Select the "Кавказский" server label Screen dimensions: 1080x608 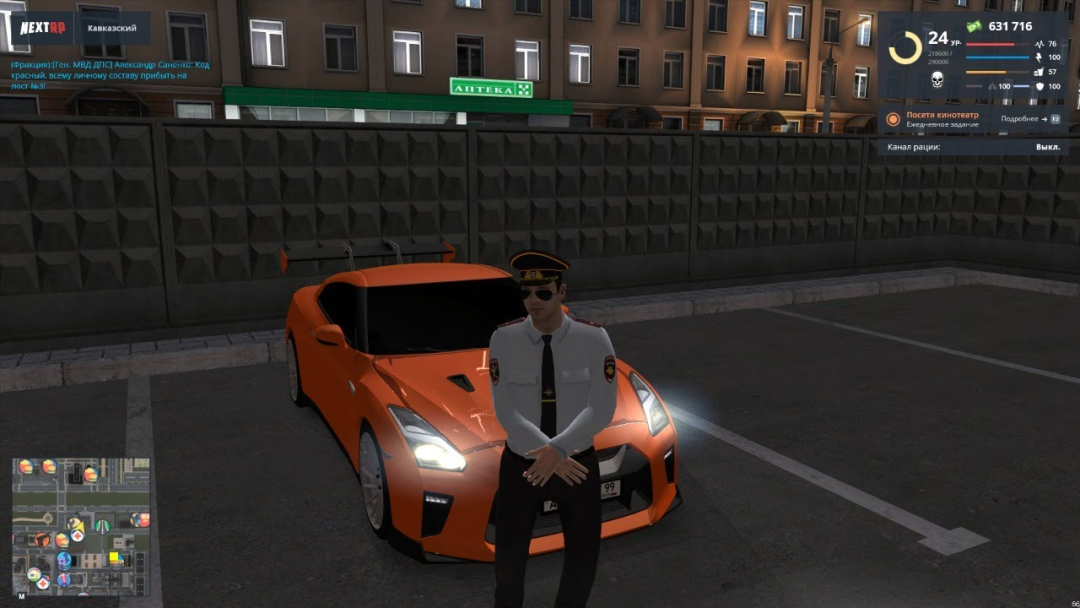click(112, 28)
